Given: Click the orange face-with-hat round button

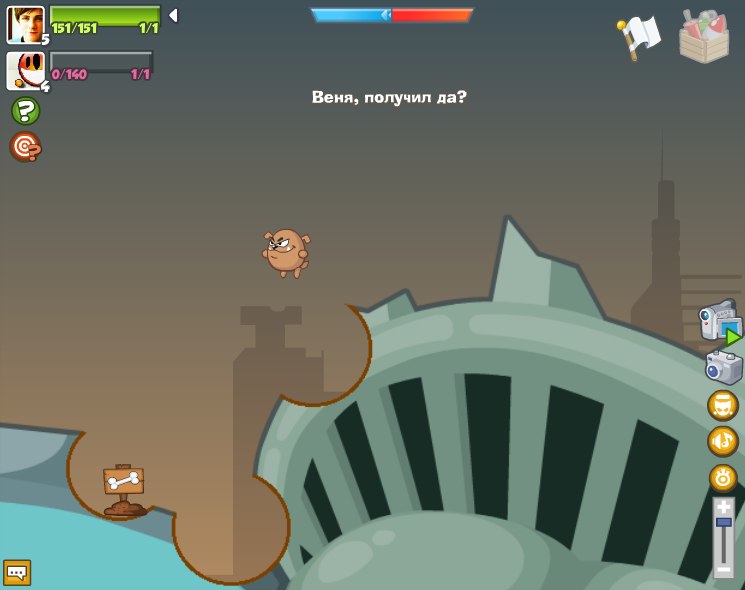Looking at the screenshot, I should 723,405.
